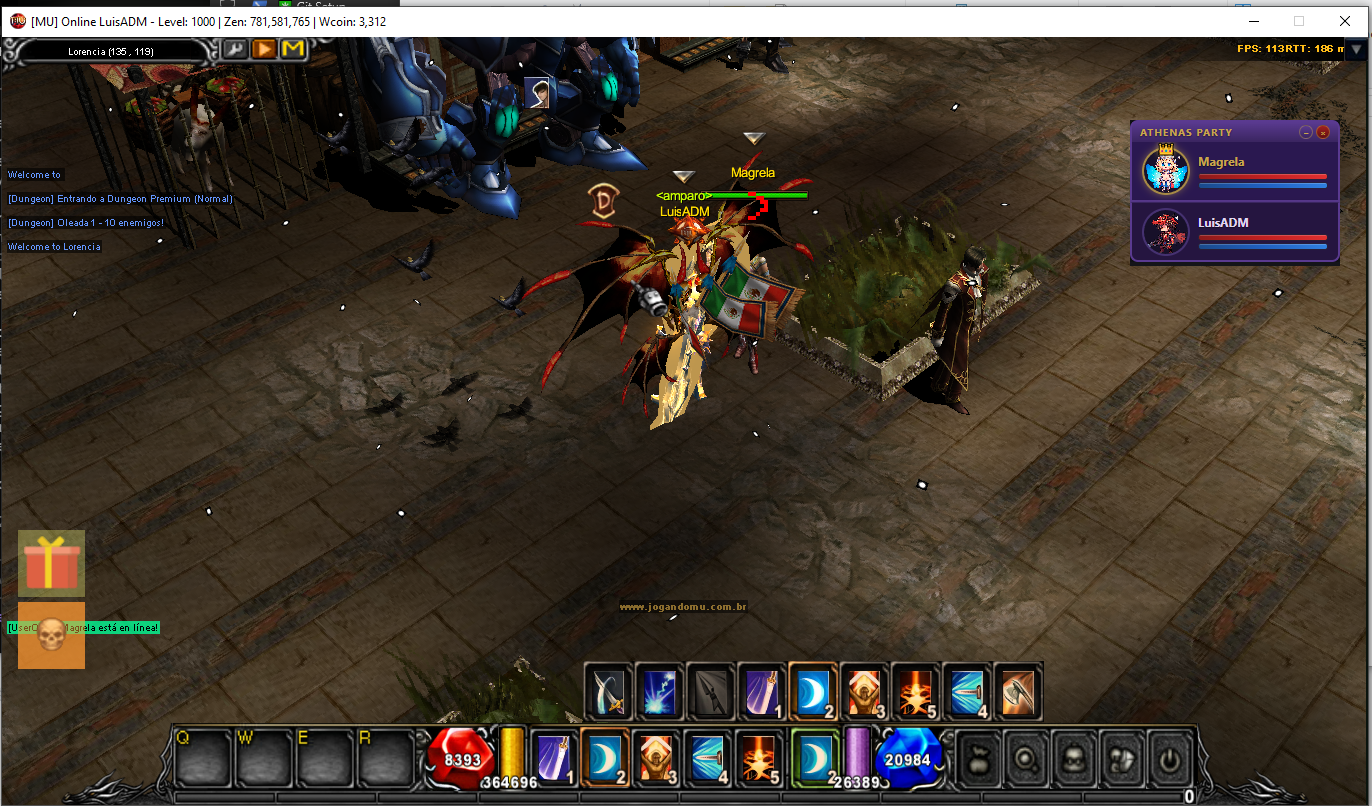Open settings with the wrench icon
This screenshot has width=1372, height=806.
click(x=236, y=48)
